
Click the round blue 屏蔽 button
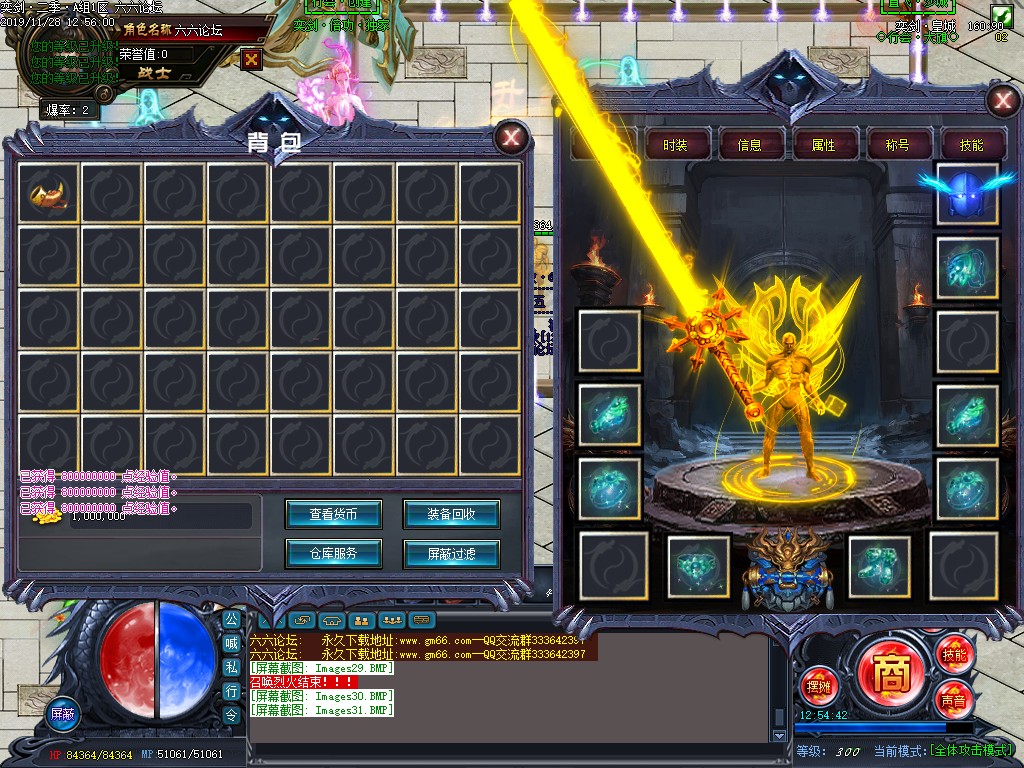[x=63, y=714]
